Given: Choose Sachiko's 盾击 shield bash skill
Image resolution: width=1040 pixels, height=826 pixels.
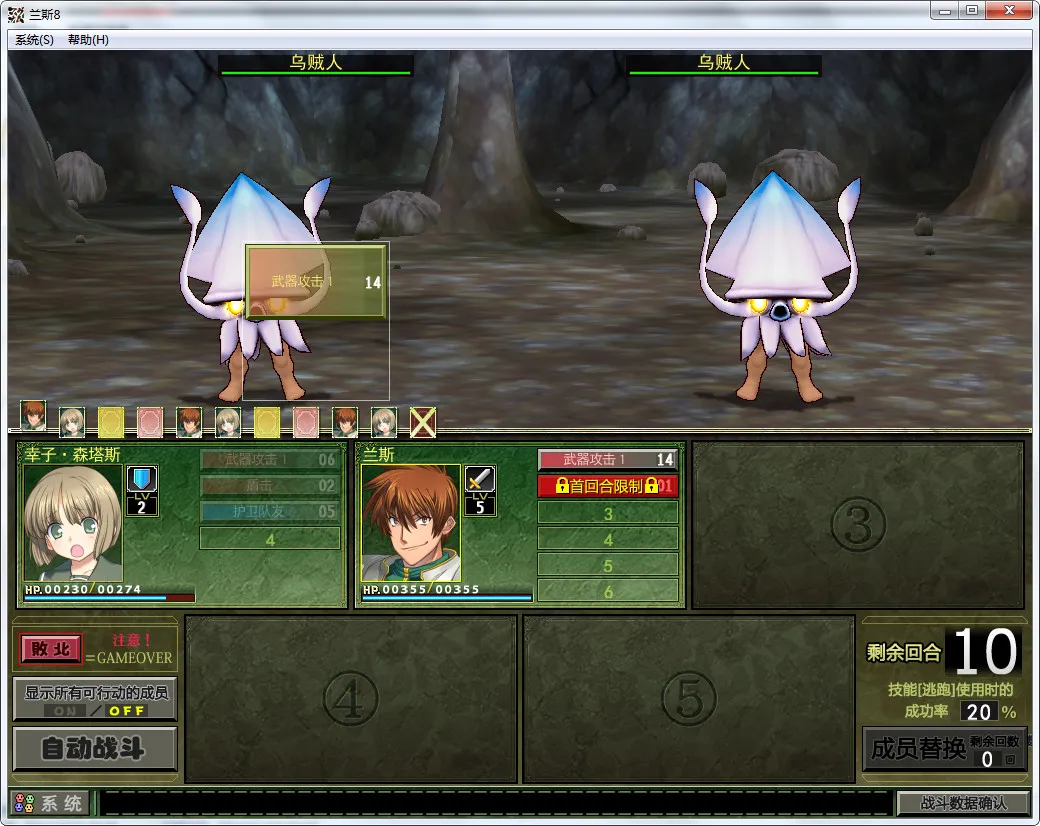Looking at the screenshot, I should click(x=269, y=486).
